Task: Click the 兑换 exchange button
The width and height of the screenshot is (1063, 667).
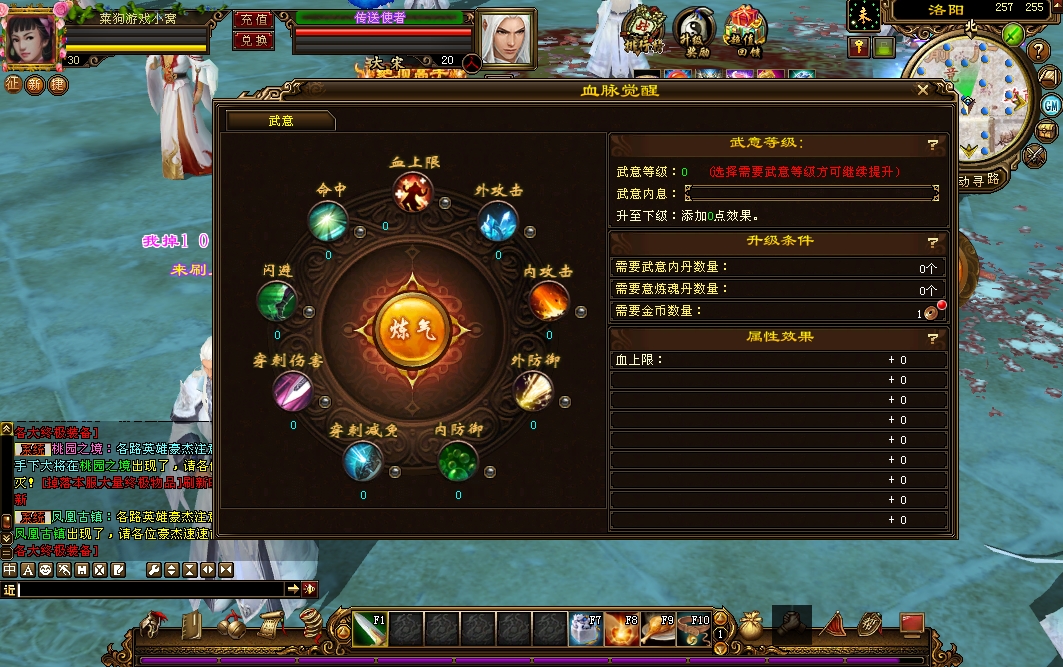Action: pyautogui.click(x=254, y=40)
